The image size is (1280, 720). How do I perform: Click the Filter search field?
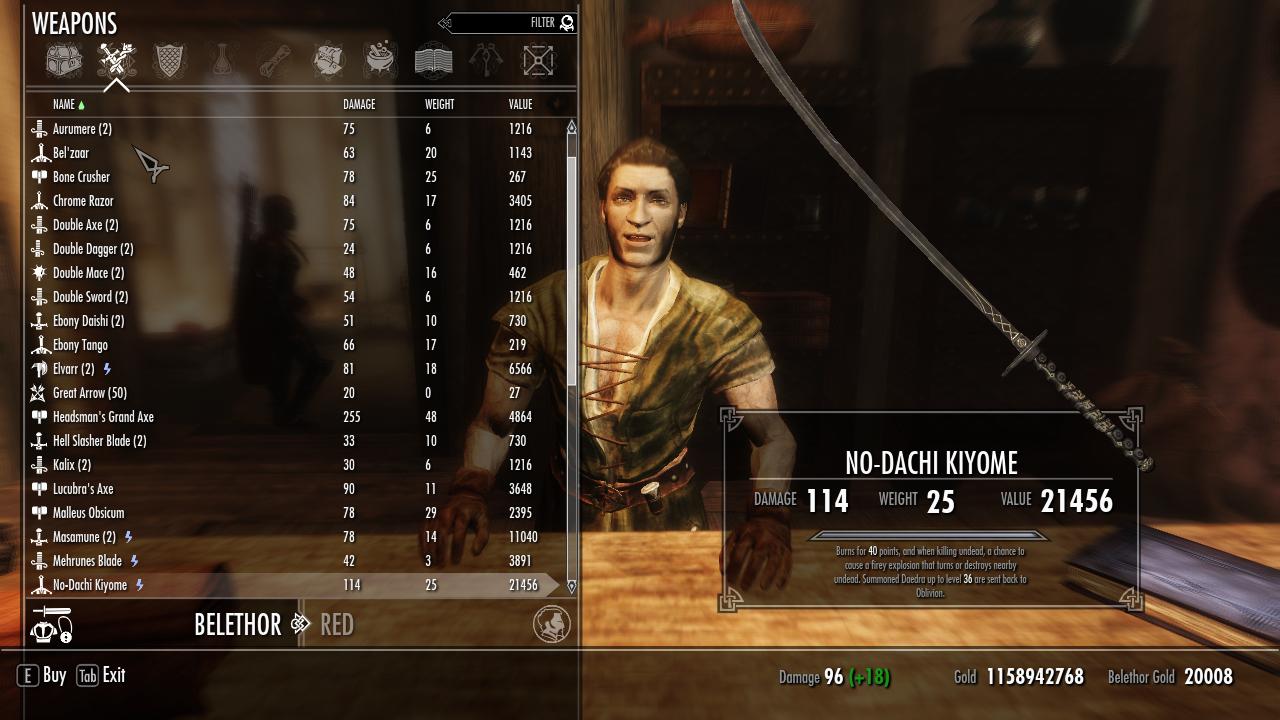510,23
